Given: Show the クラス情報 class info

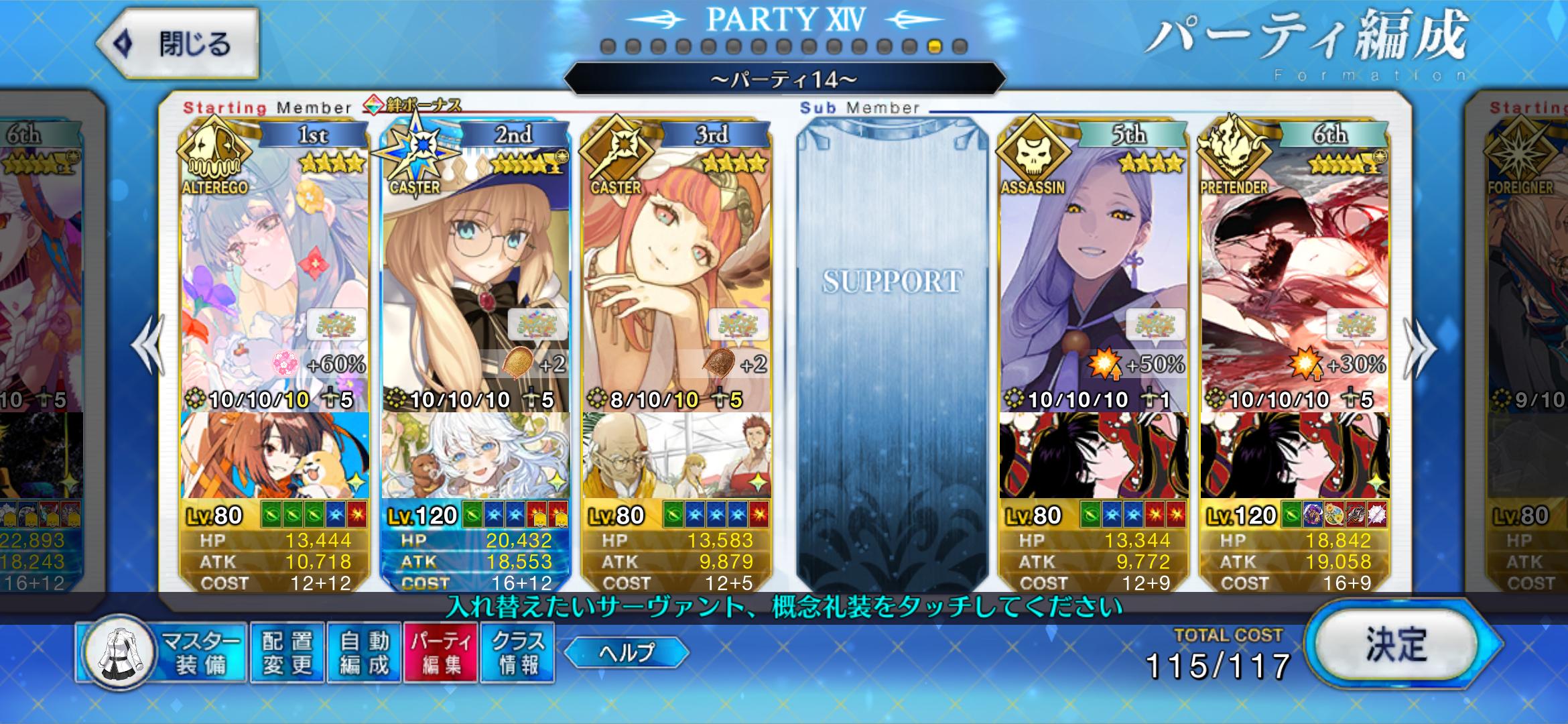Looking at the screenshot, I should [x=517, y=652].
